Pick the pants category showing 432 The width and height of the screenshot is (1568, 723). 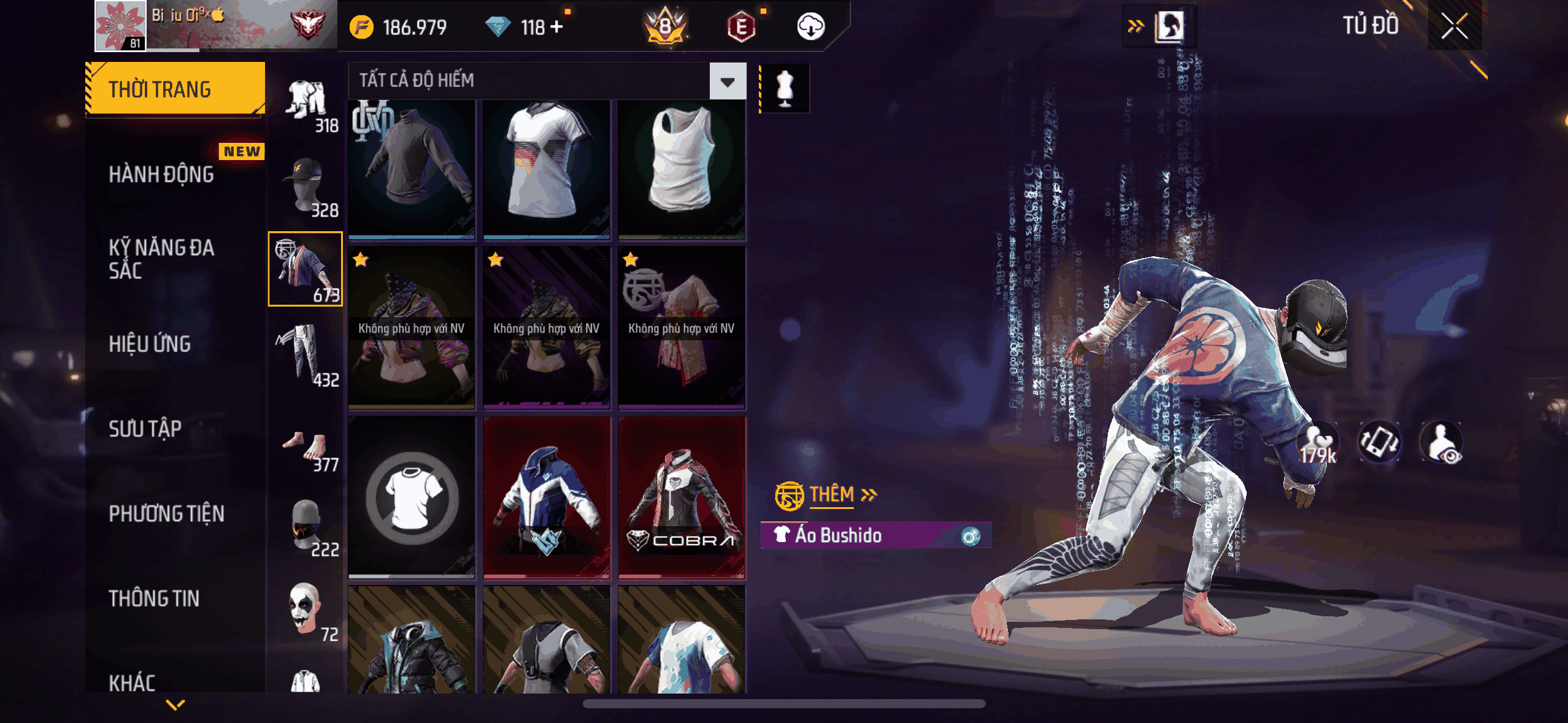pos(306,356)
